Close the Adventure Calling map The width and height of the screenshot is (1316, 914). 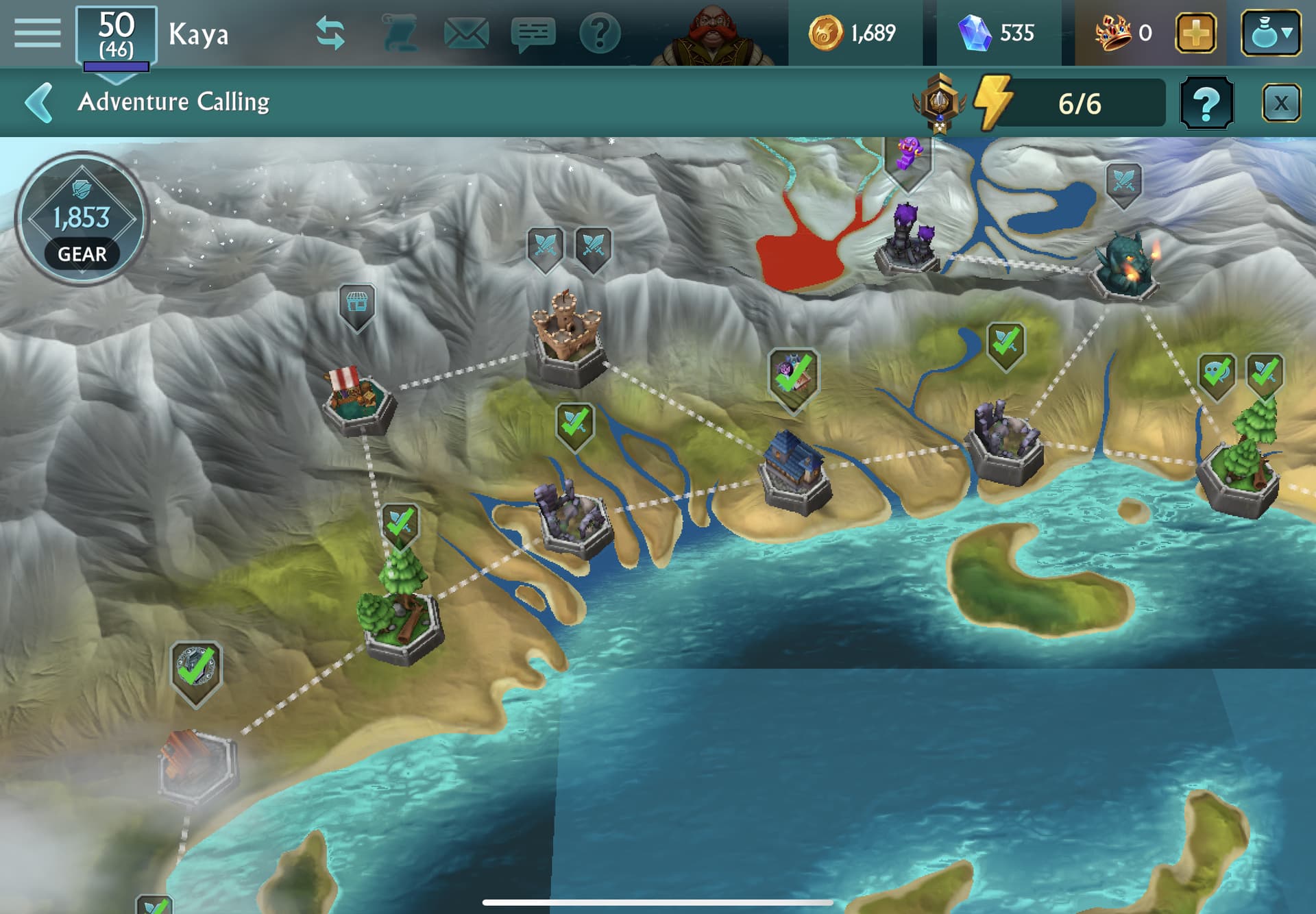click(1280, 104)
